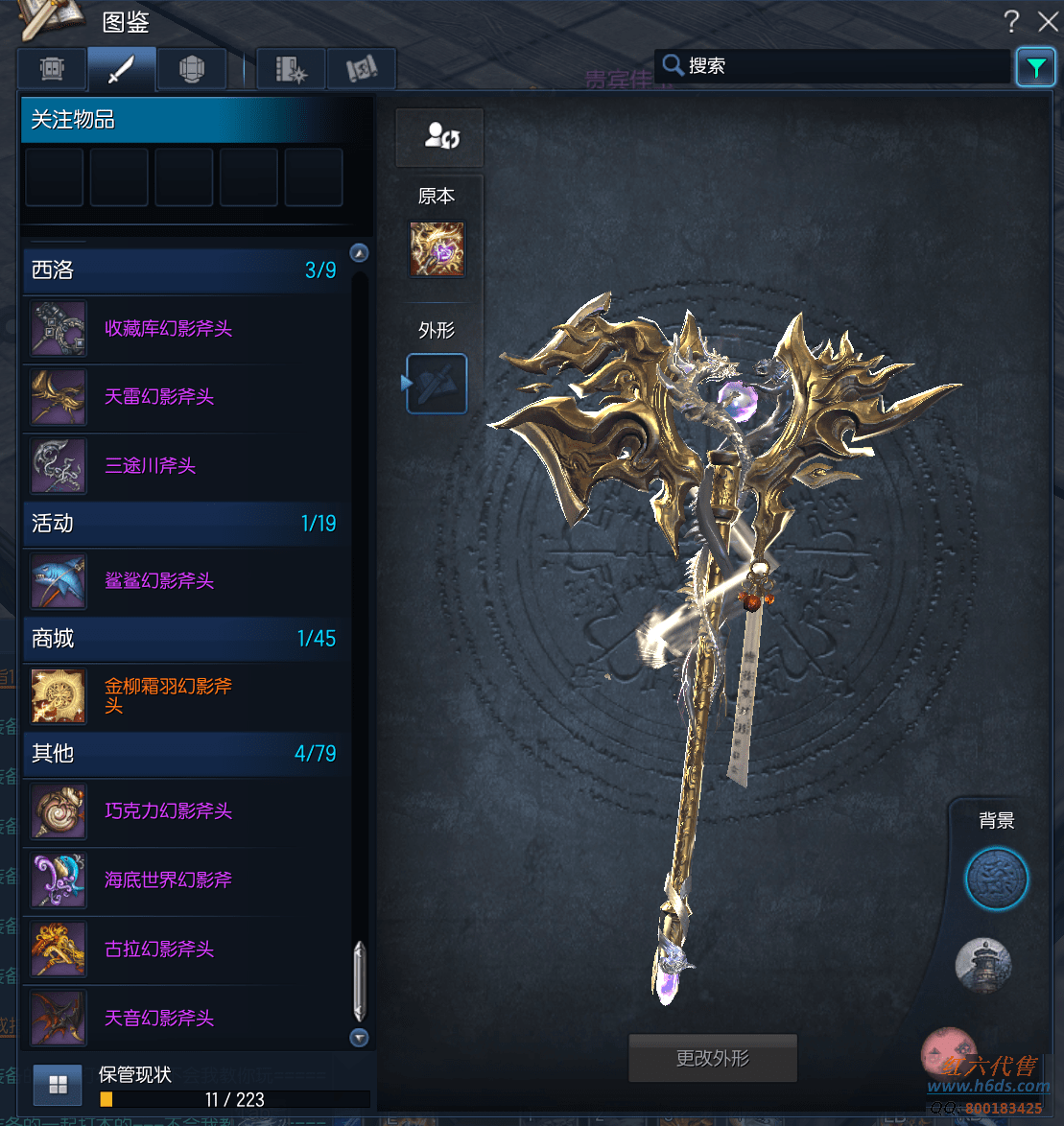Select the 三途川斧头 entry
Image resolution: width=1064 pixels, height=1126 pixels.
point(150,466)
